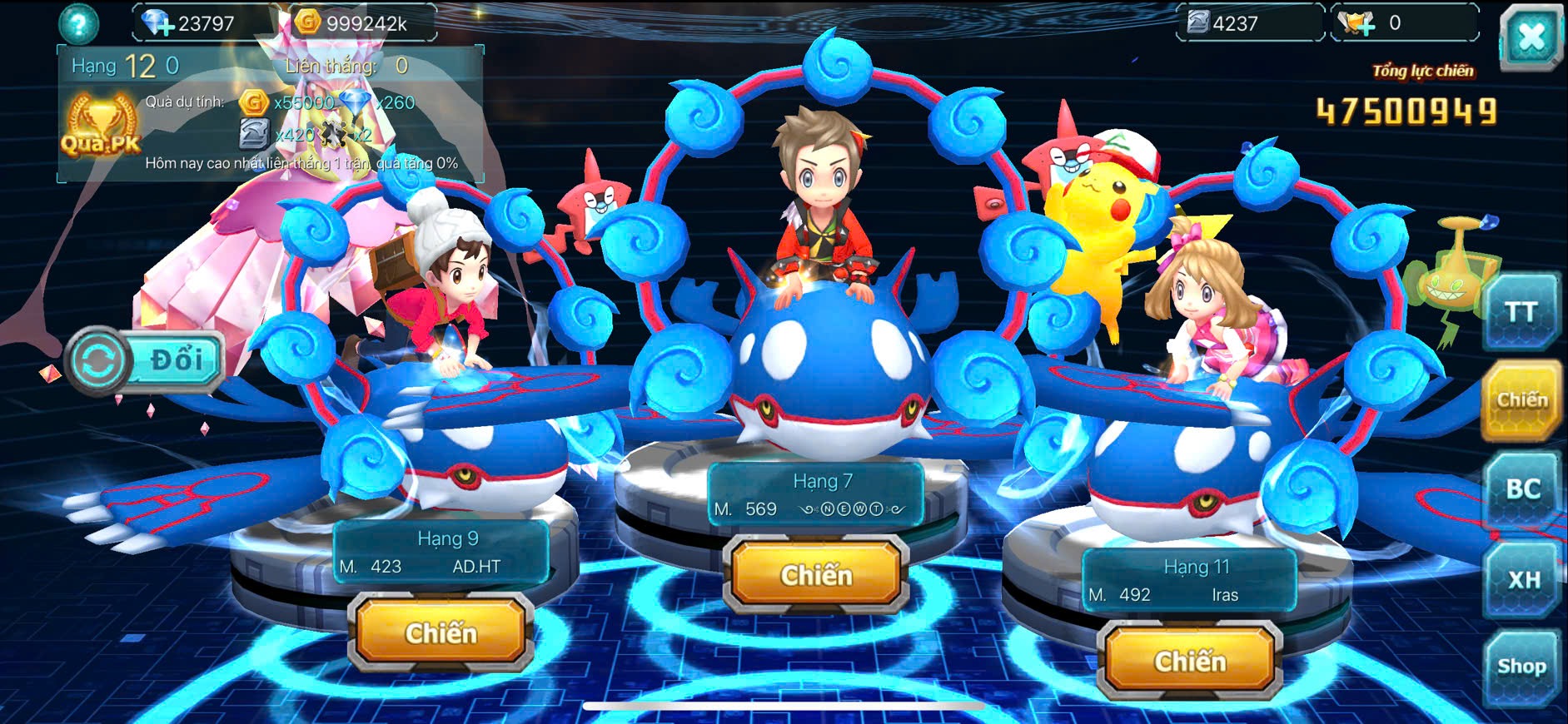Open the XH ranking tab

coord(1522,579)
